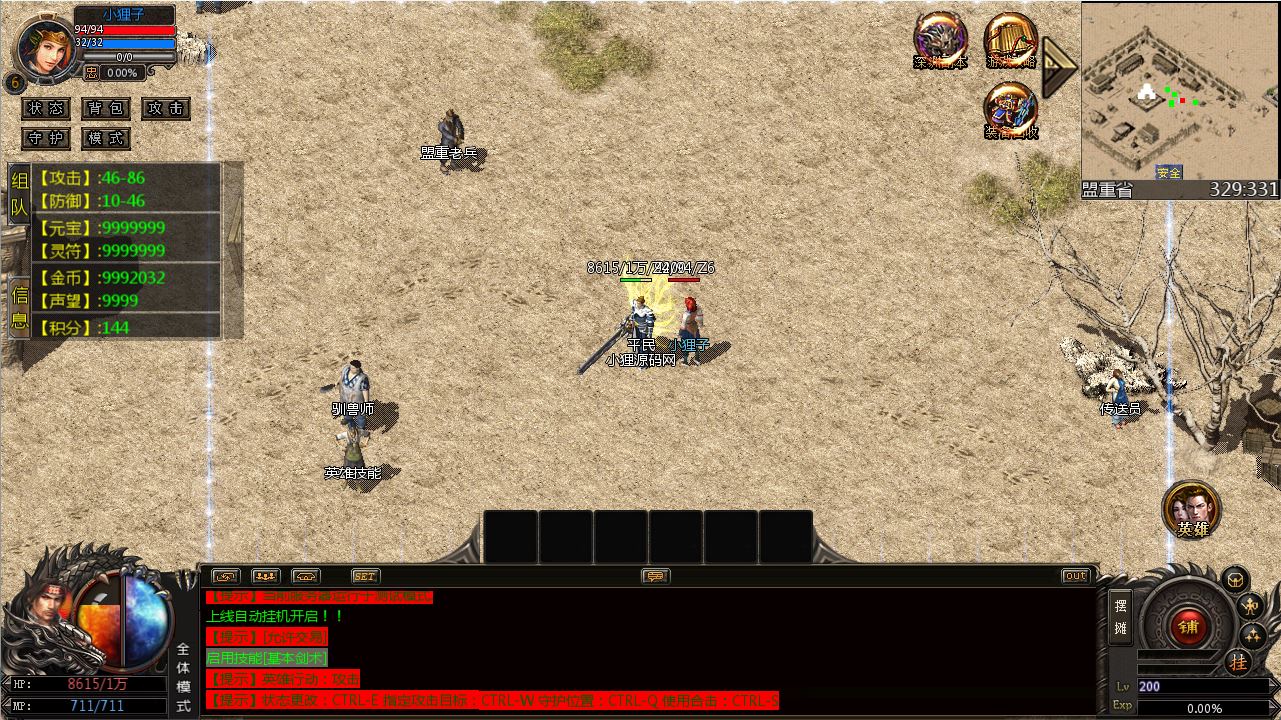1281x720 pixels.
Task: Open the 背包 backpack
Action: point(105,109)
